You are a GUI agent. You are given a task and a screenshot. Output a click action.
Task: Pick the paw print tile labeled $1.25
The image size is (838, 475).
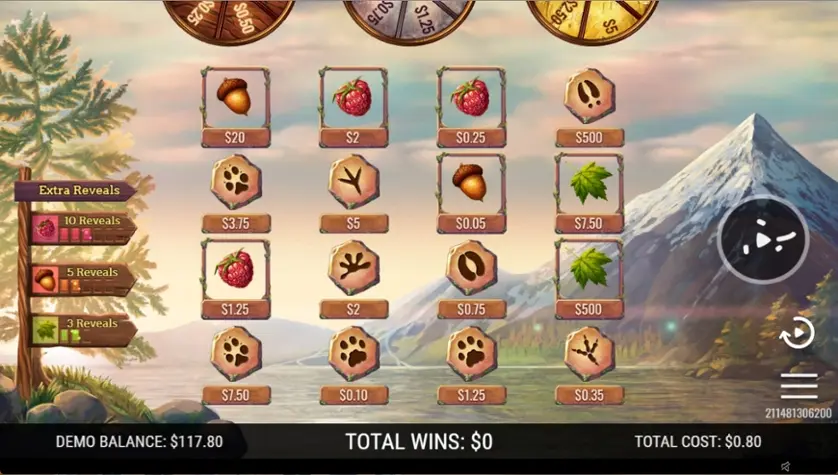click(471, 354)
